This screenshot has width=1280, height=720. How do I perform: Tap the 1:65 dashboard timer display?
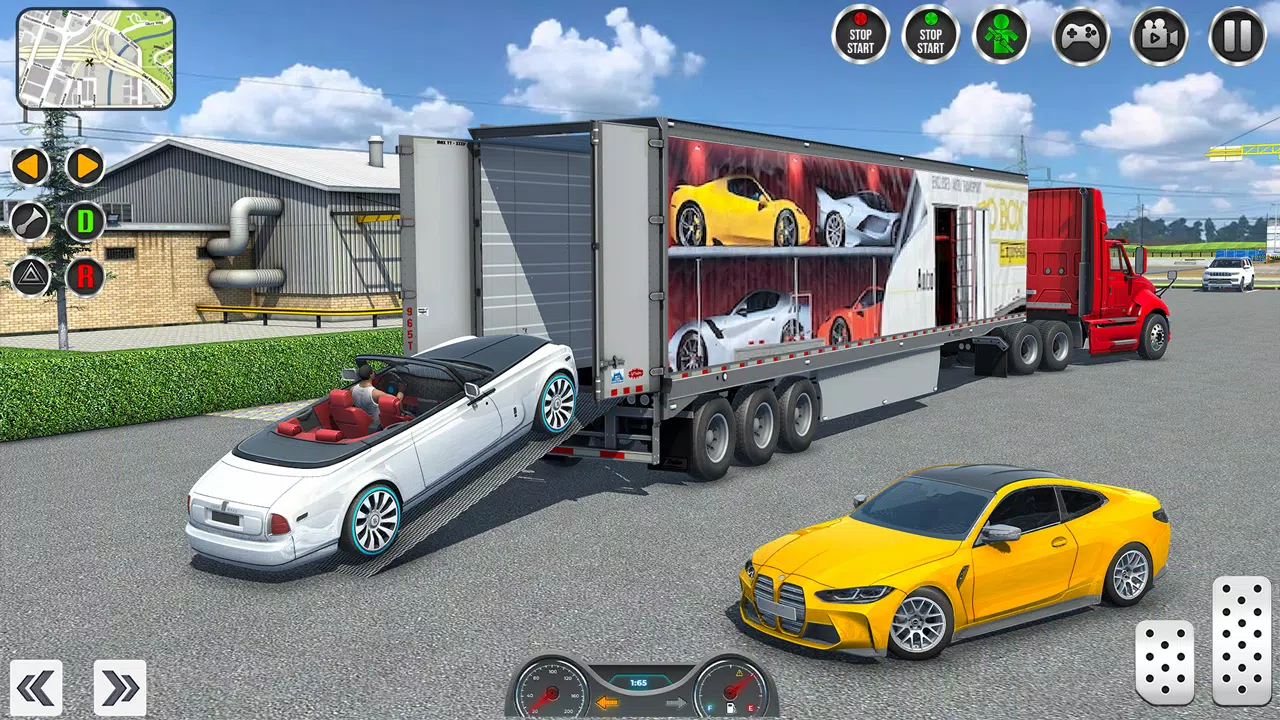point(639,683)
